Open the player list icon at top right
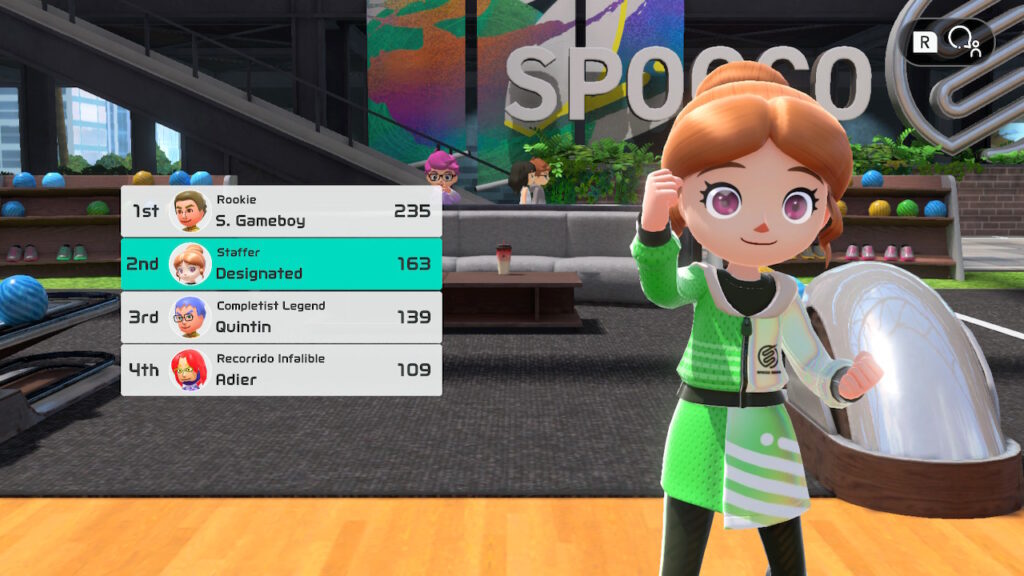Image resolution: width=1024 pixels, height=576 pixels. tap(964, 41)
